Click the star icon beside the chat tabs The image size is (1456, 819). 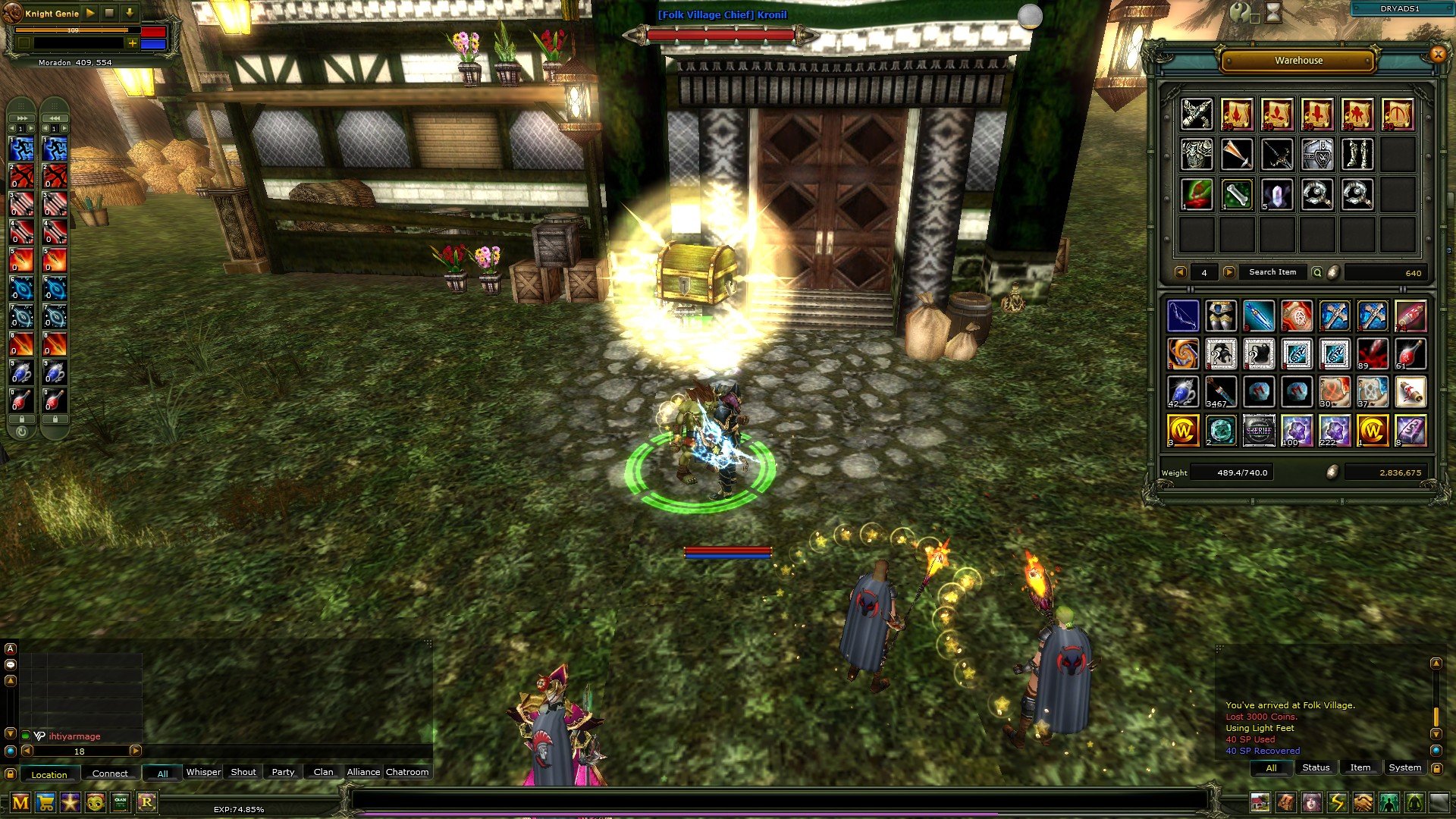[x=71, y=802]
